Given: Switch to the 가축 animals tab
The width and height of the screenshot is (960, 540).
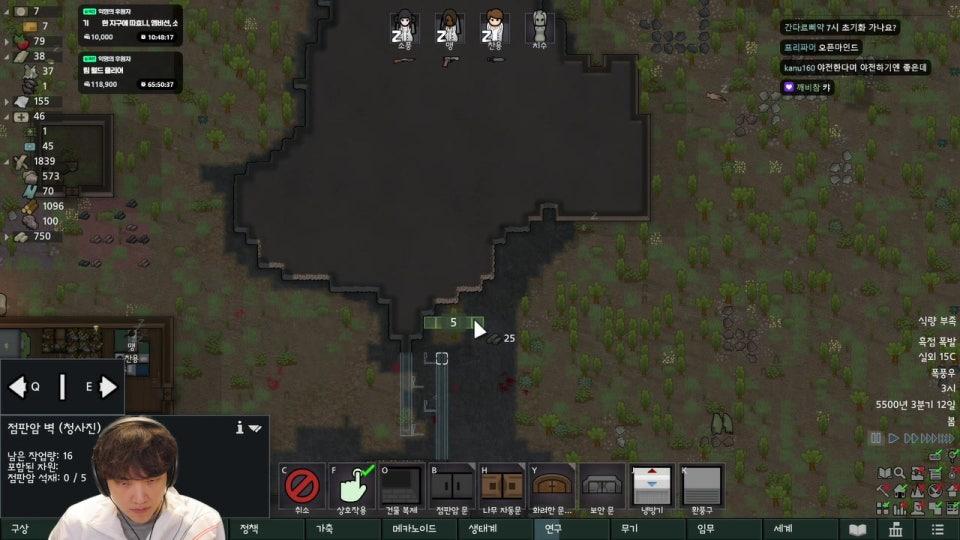Looking at the screenshot, I should [325, 529].
